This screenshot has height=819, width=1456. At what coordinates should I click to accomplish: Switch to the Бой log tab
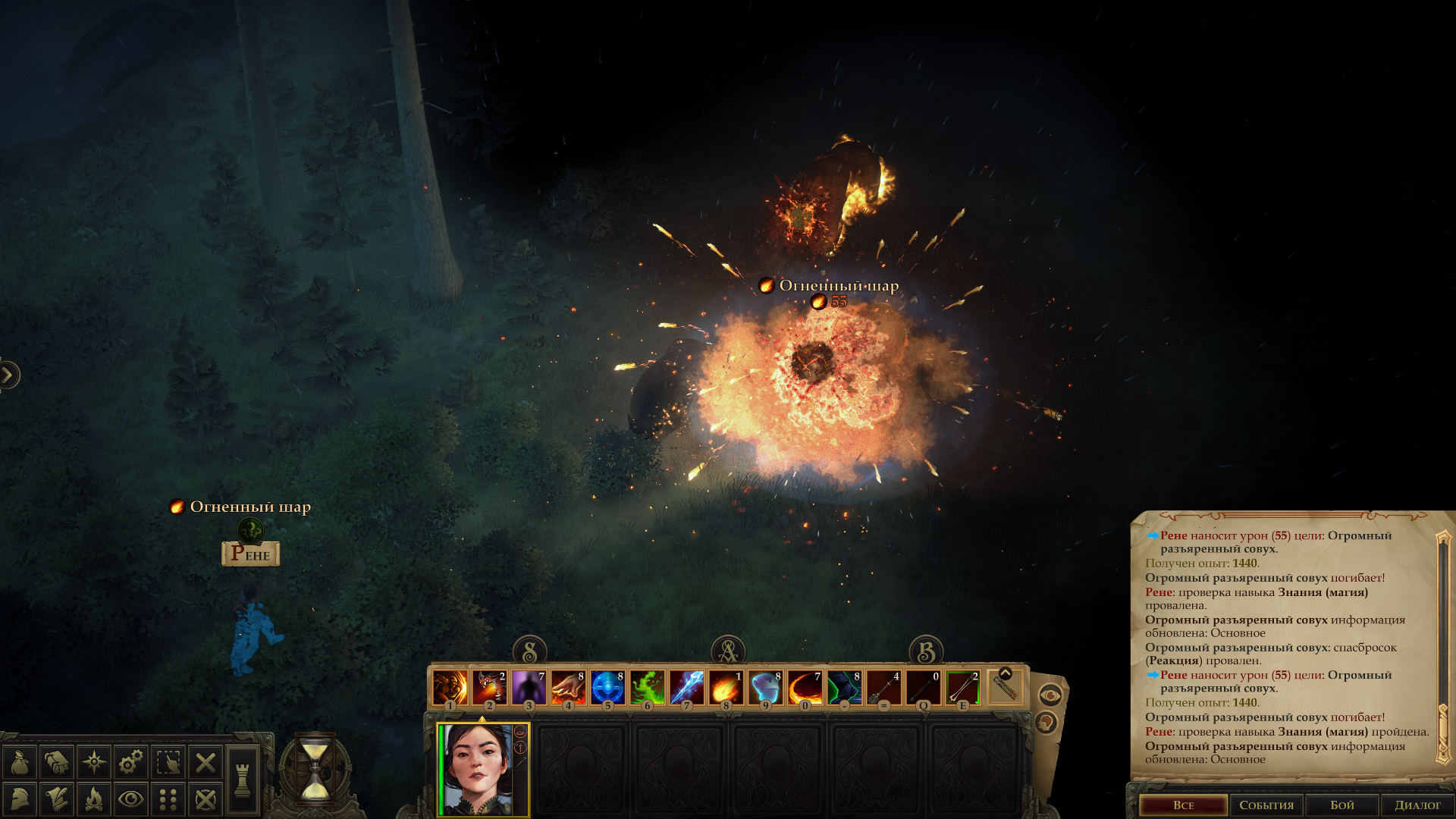1341,805
